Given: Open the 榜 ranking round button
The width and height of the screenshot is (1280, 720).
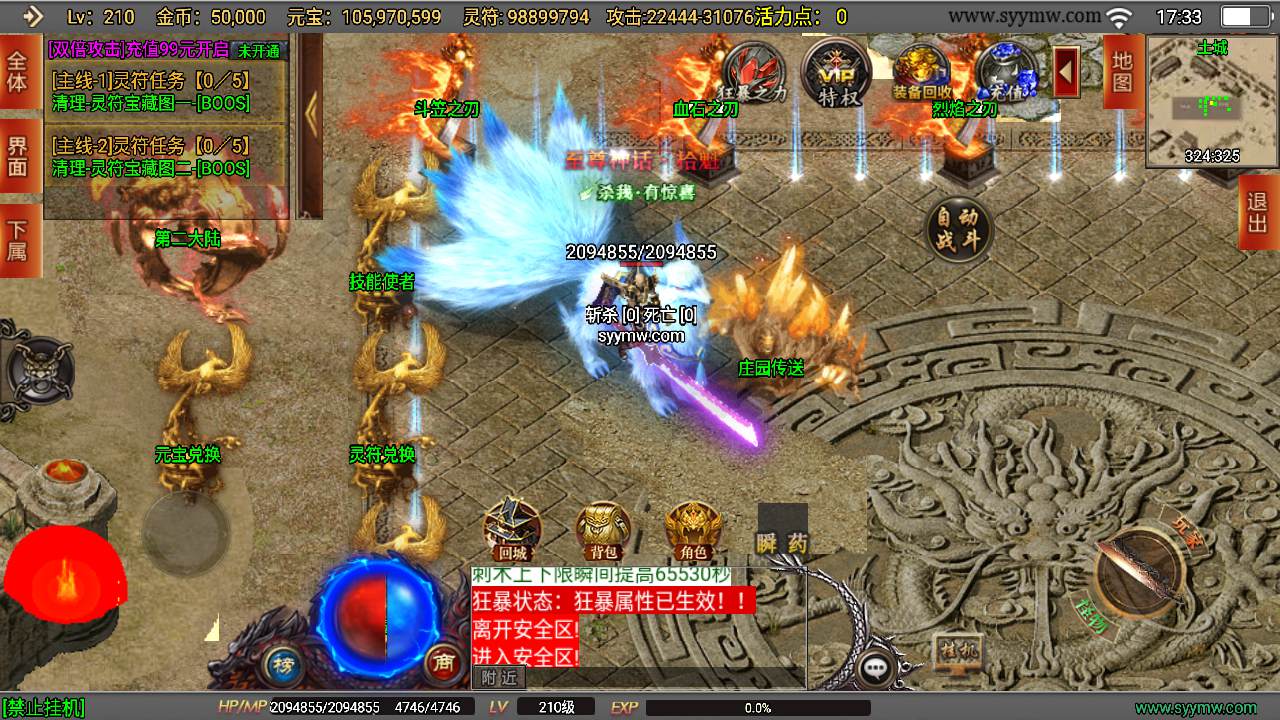Looking at the screenshot, I should pyautogui.click(x=283, y=663).
